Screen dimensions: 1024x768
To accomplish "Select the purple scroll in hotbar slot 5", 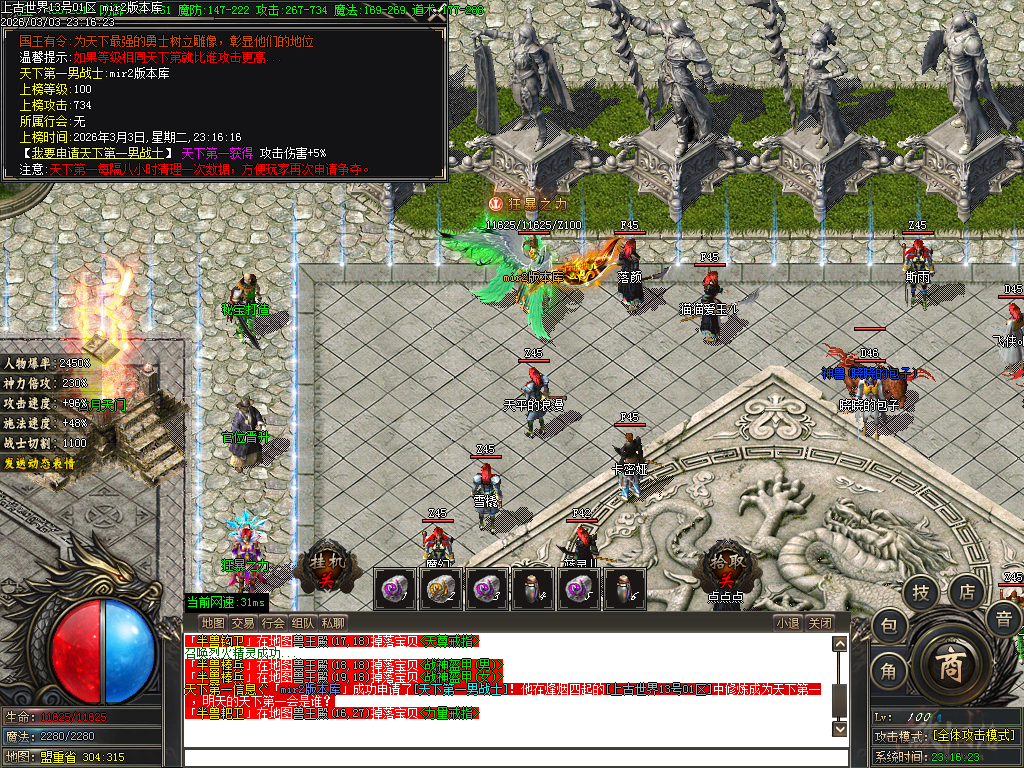I will coord(578,589).
